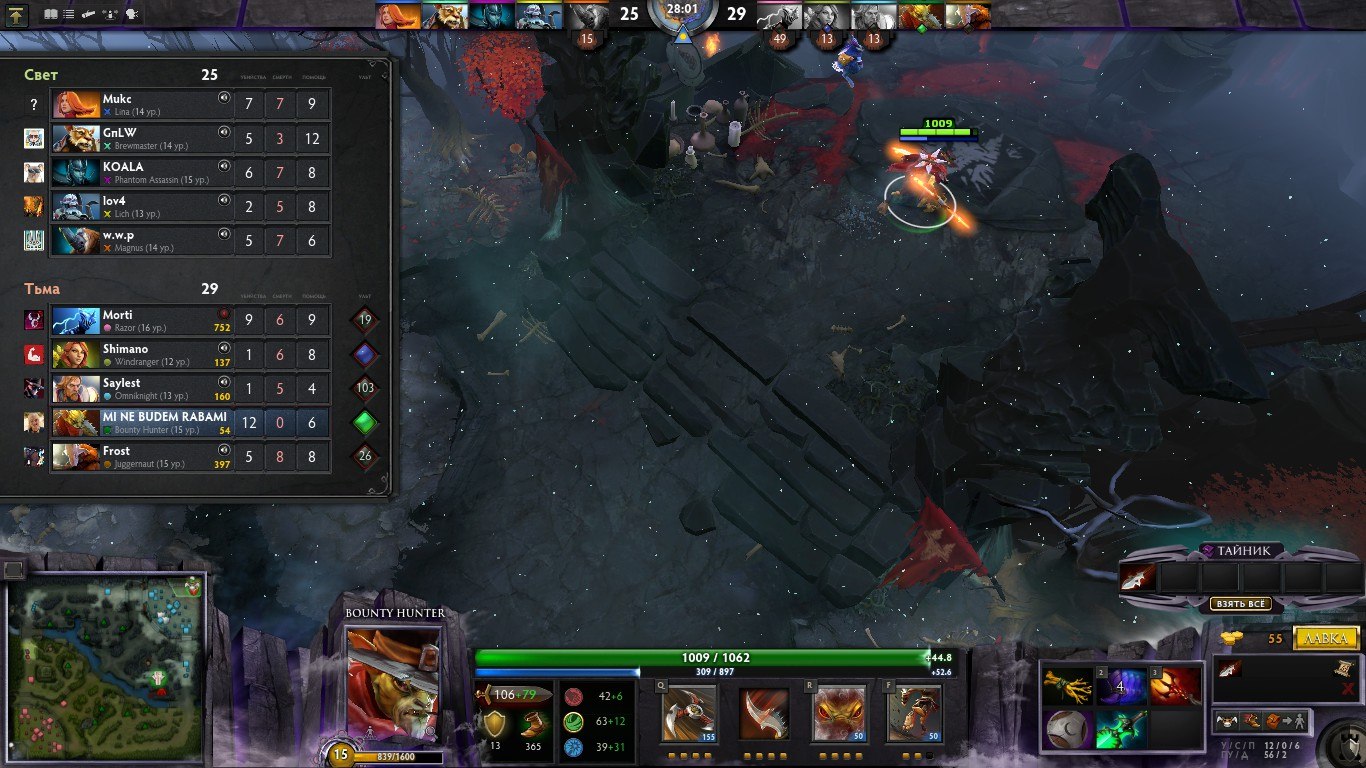
Task: Select the Jinada blade ability icon
Action: coord(764,713)
